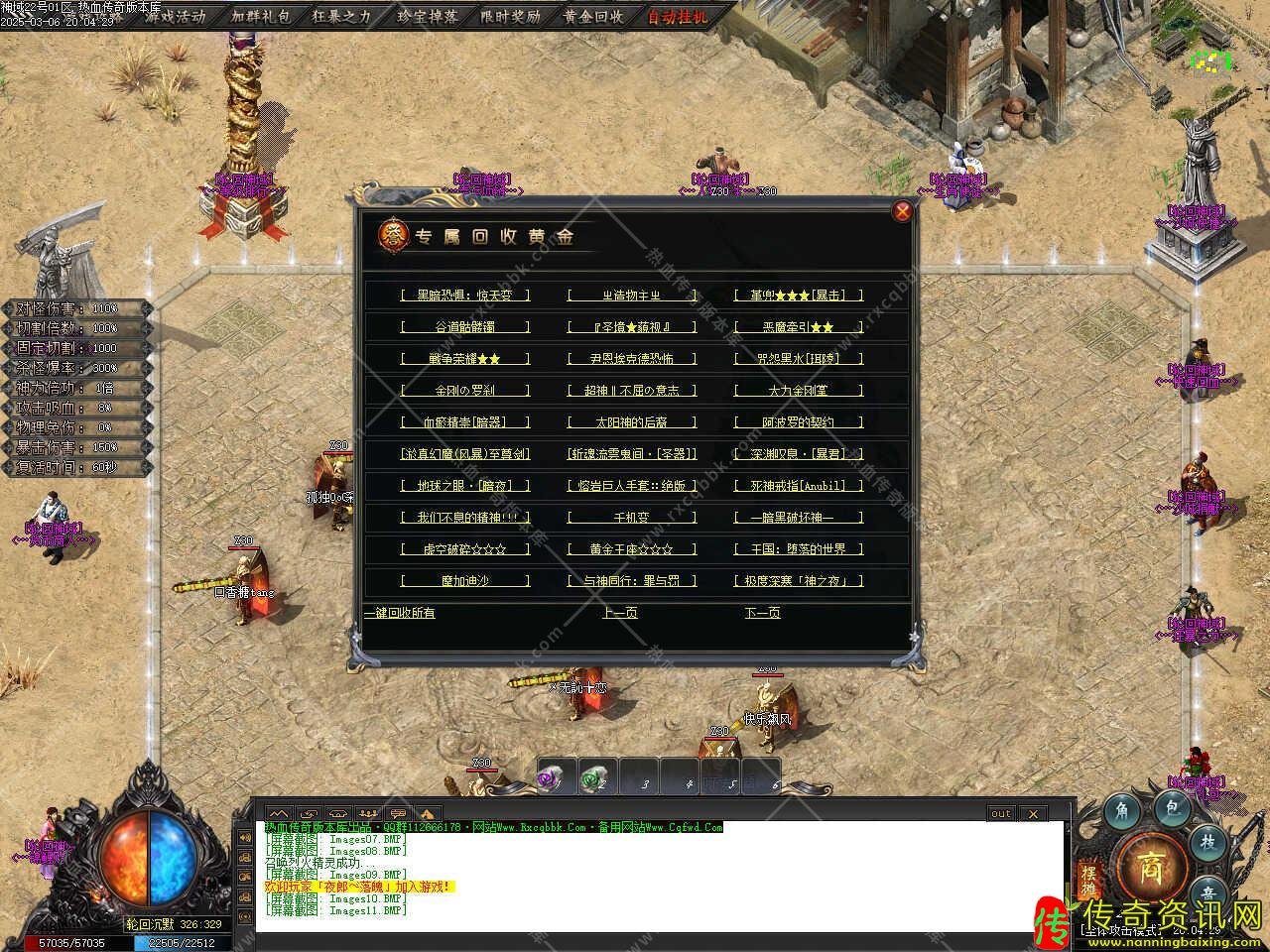The width and height of the screenshot is (1270, 952).
Task: Click 一键回收所有 to recycle everything
Action: coord(400,613)
